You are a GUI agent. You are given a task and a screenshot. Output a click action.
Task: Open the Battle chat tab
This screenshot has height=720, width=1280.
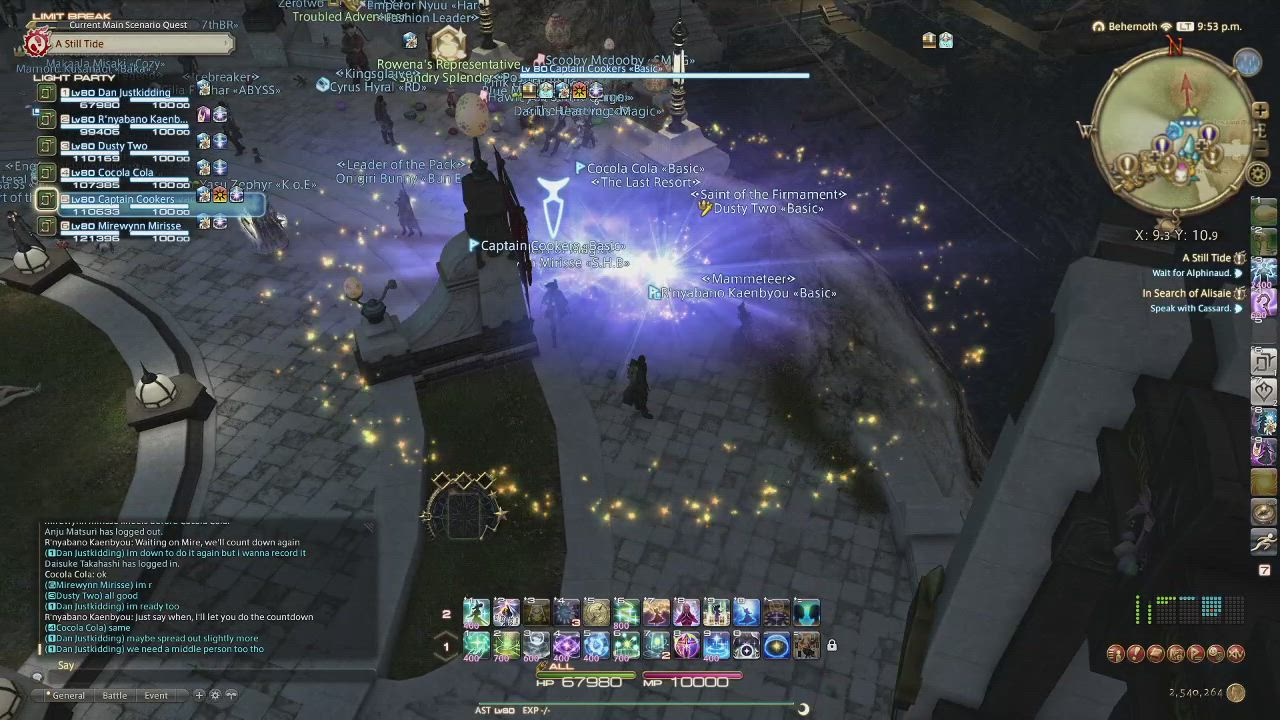point(115,695)
